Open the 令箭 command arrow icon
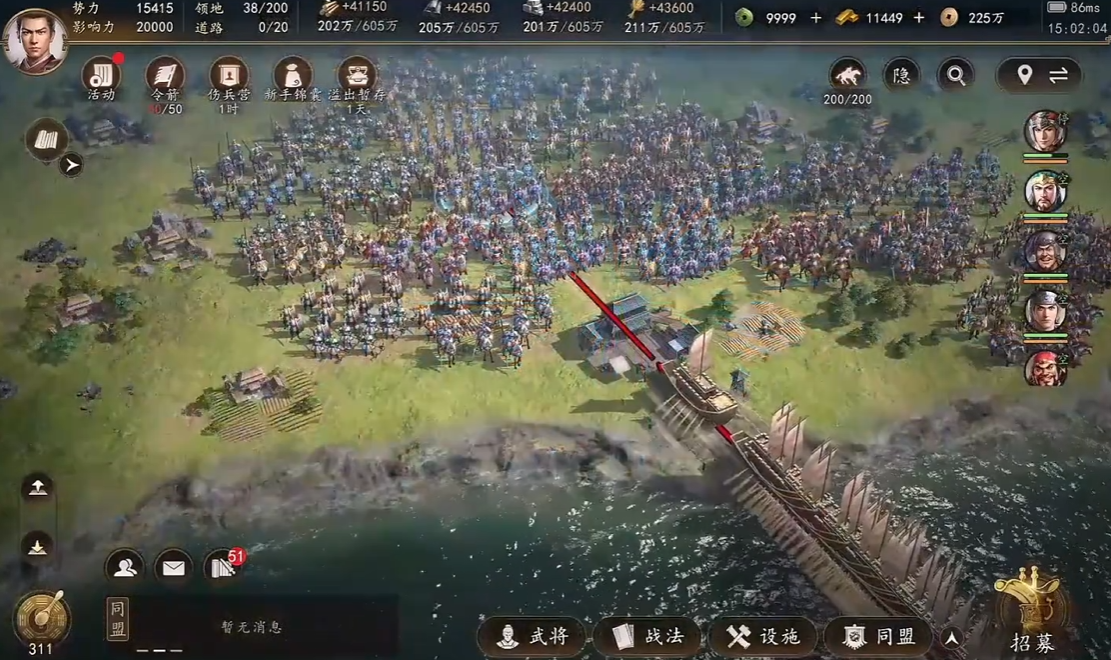Viewport: 1111px width, 660px height. click(x=165, y=76)
